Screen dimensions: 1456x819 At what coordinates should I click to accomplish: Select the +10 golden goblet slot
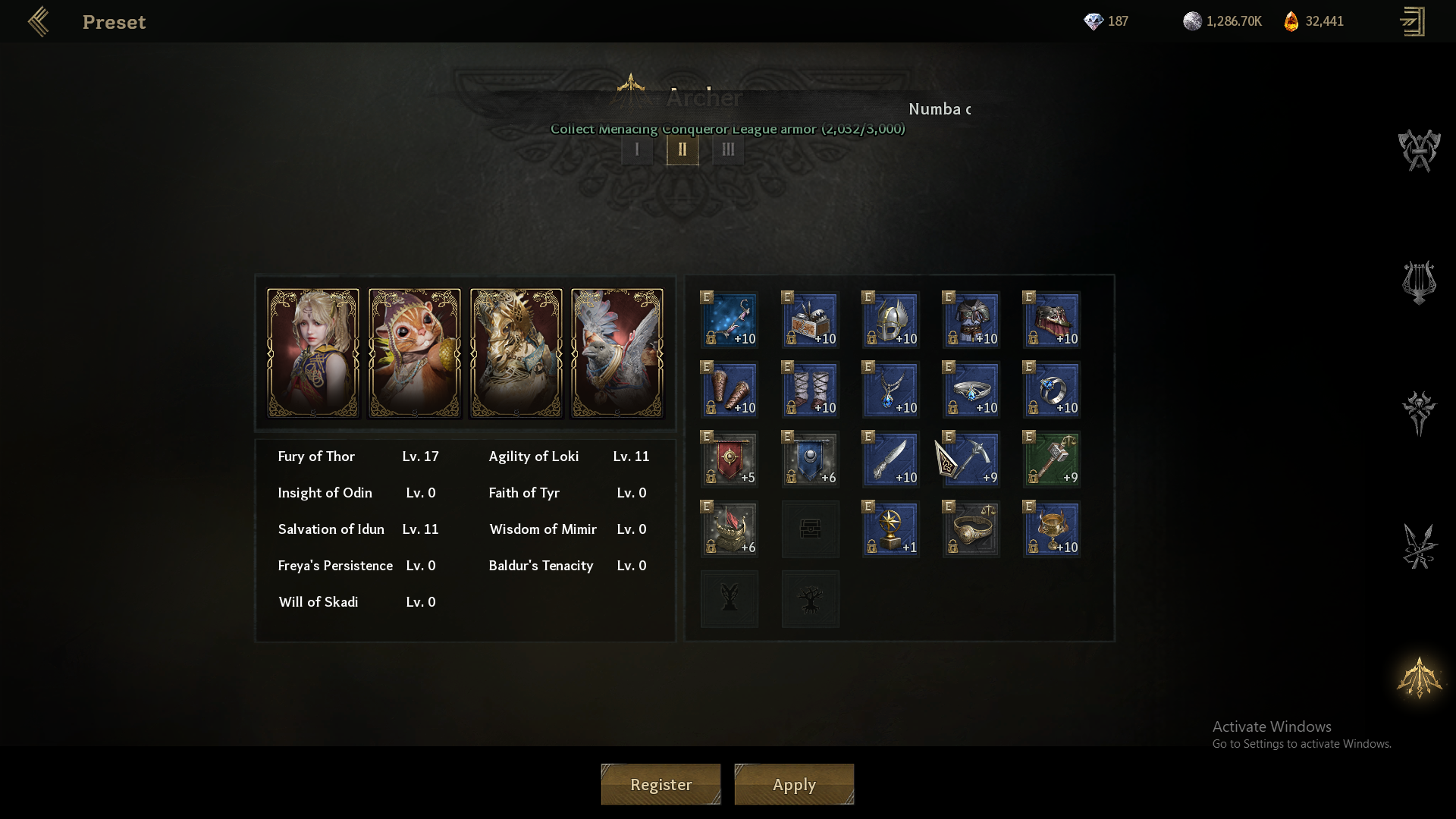coord(1052,529)
